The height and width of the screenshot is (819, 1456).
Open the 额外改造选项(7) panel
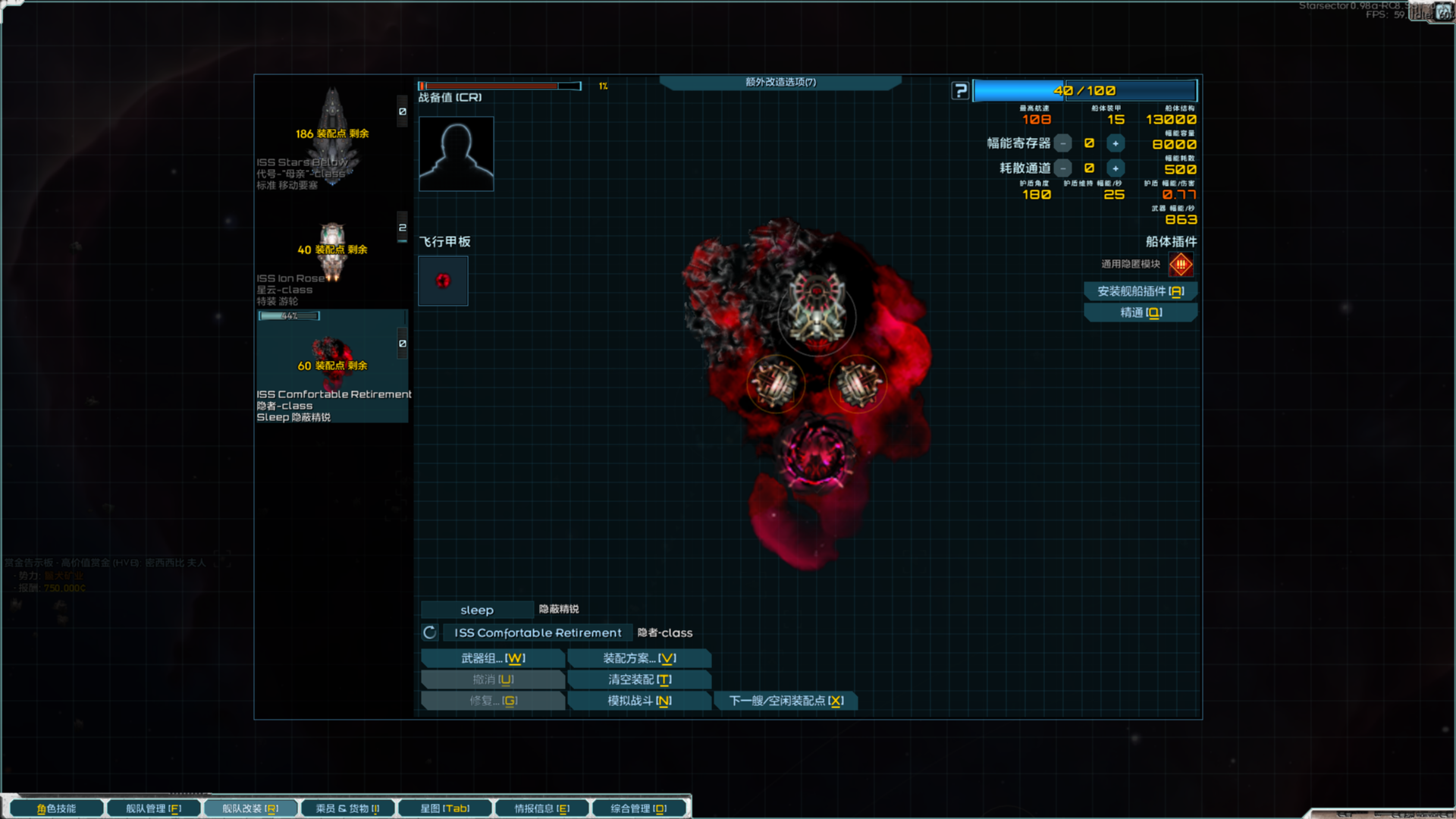(780, 82)
